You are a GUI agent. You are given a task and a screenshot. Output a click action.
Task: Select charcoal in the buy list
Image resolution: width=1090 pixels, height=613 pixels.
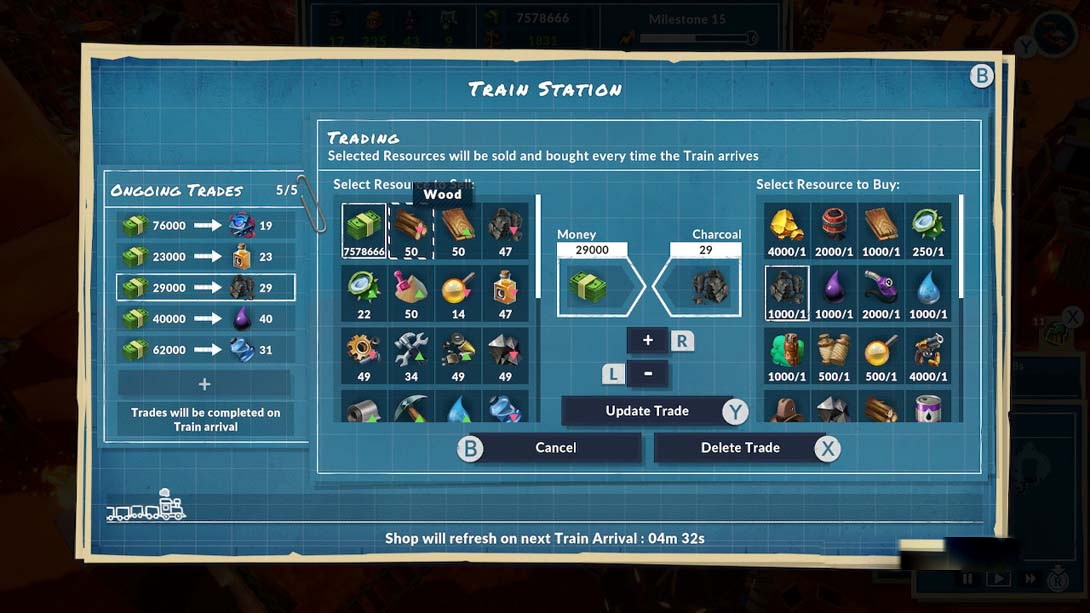[x=787, y=292]
